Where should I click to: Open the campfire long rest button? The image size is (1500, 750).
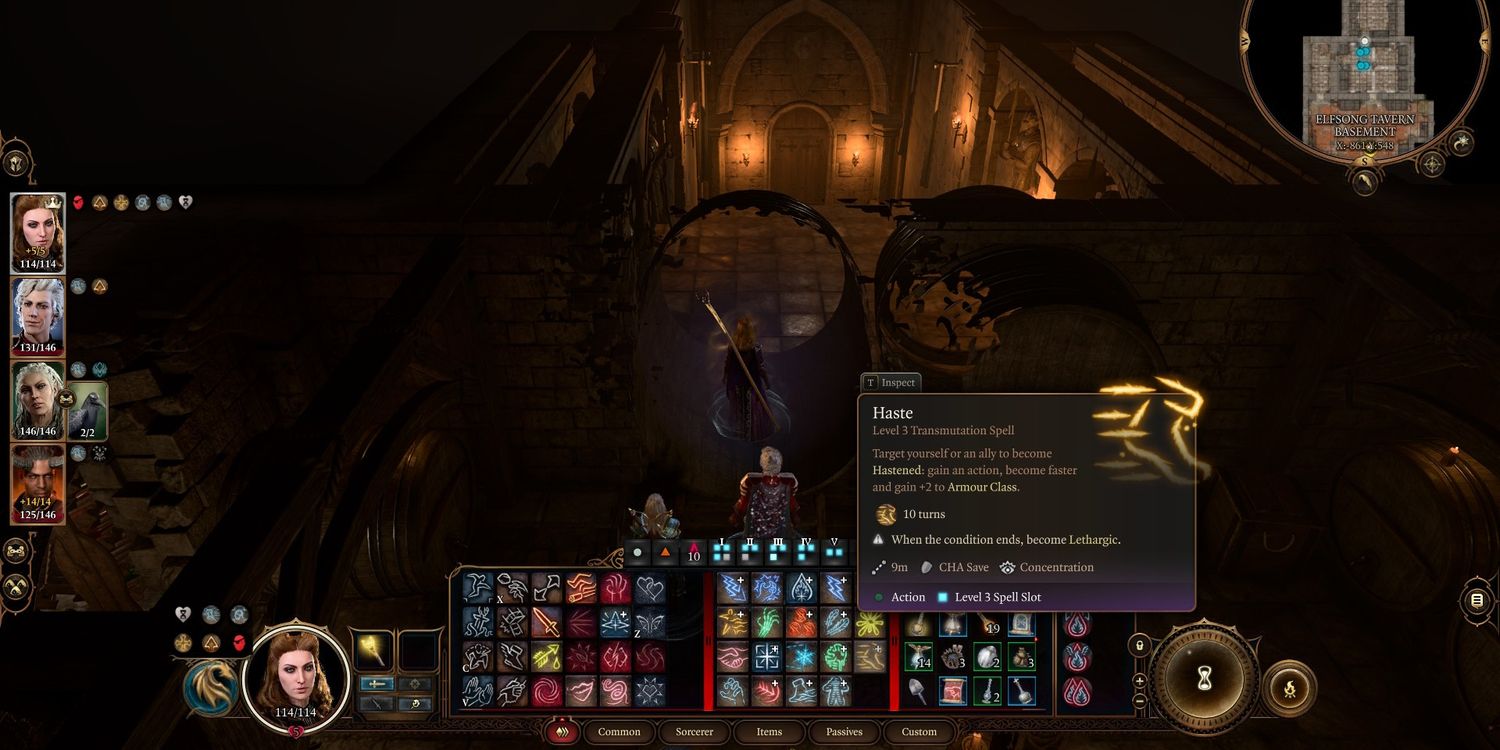click(x=1290, y=688)
